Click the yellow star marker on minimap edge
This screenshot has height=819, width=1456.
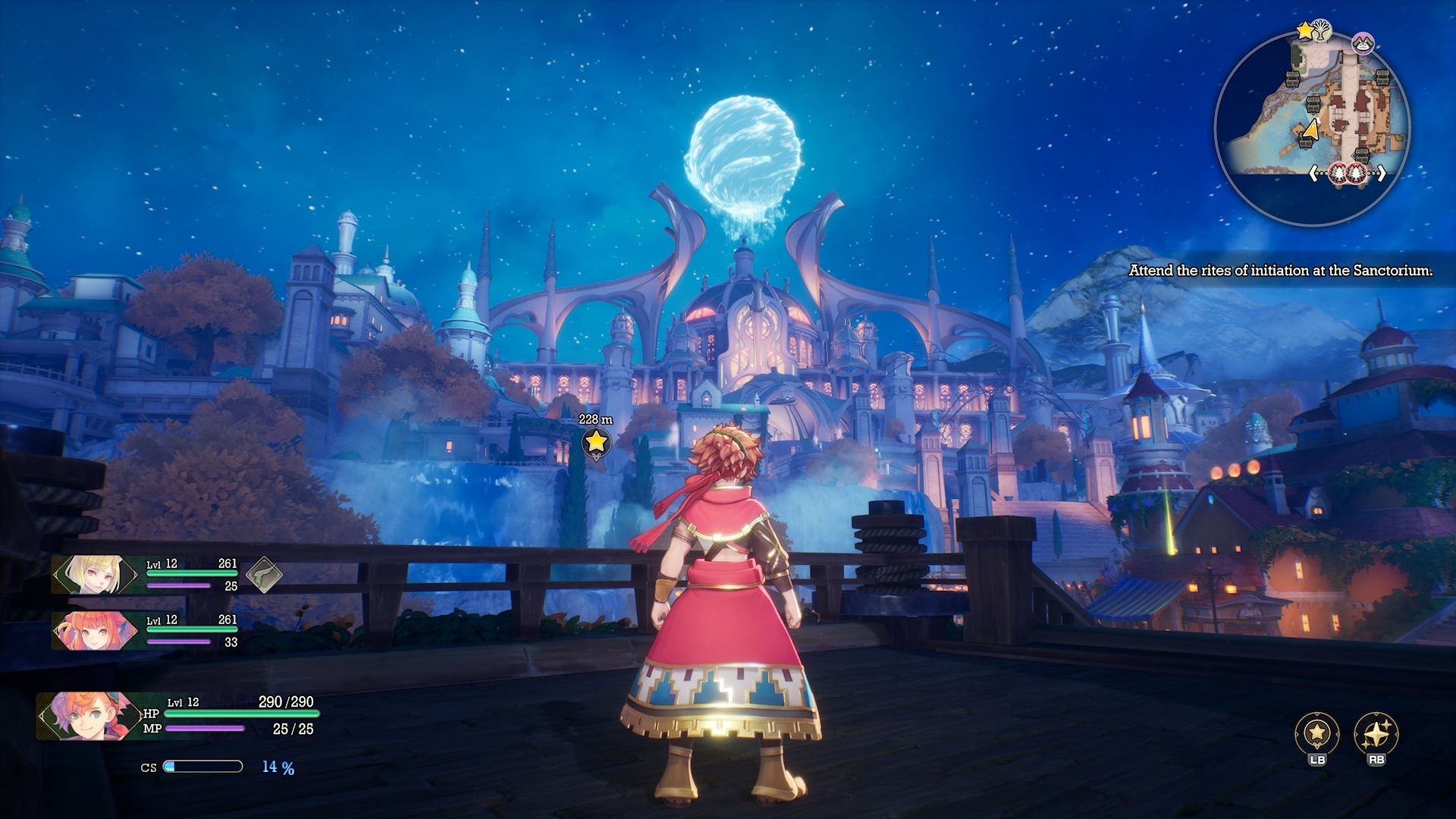(1304, 30)
